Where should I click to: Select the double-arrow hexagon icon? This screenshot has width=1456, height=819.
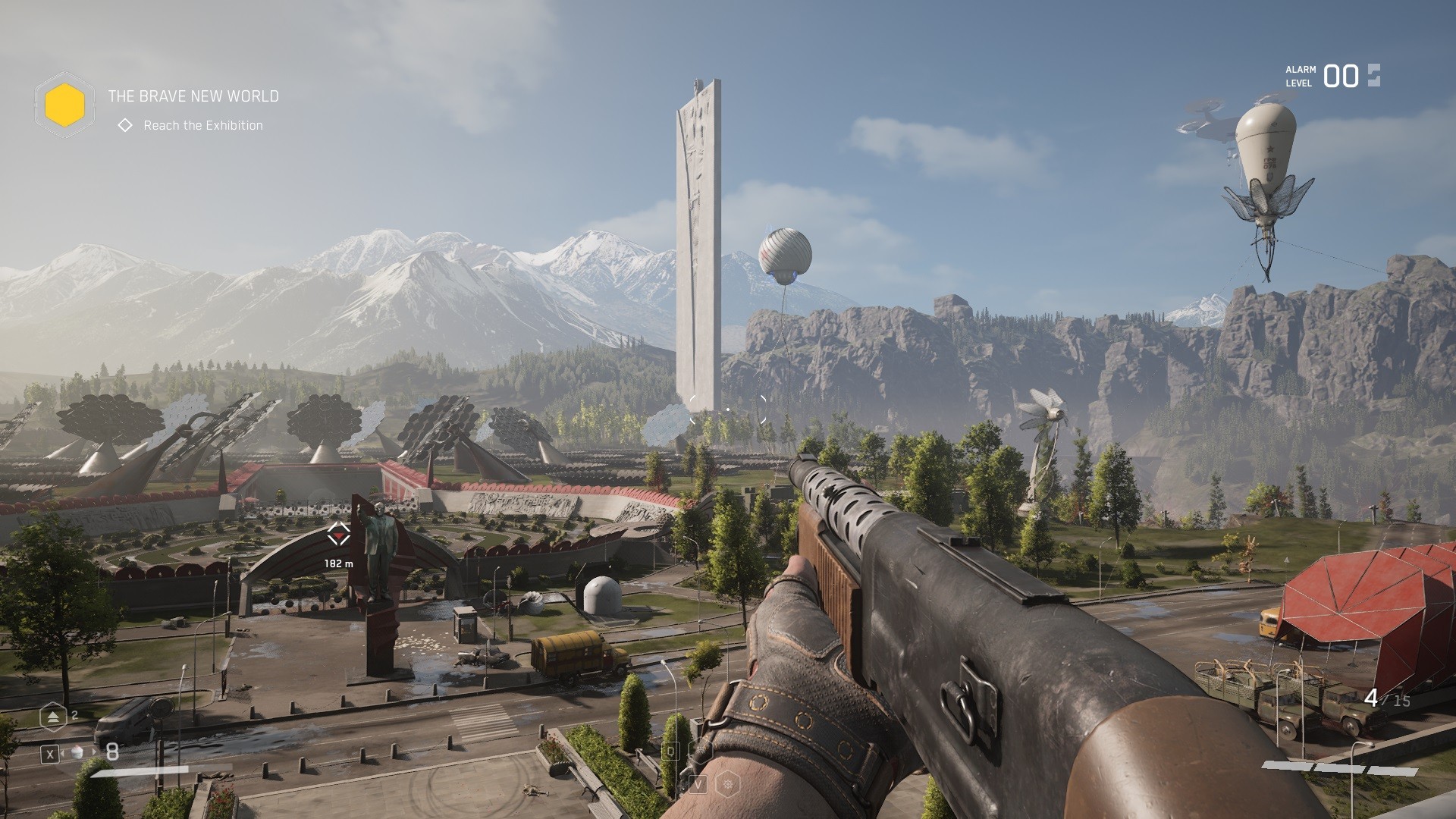coord(53,716)
